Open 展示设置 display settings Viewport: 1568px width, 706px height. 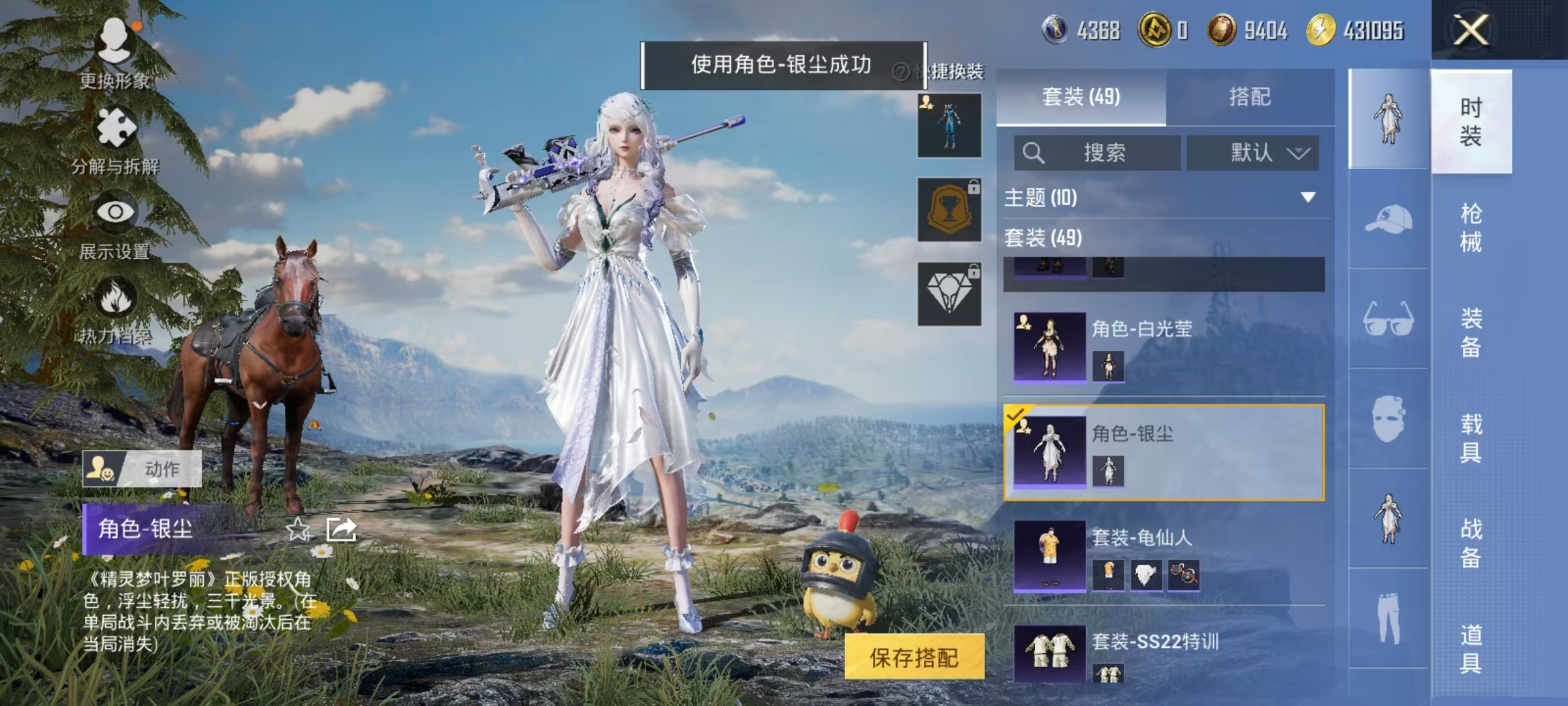(x=116, y=212)
